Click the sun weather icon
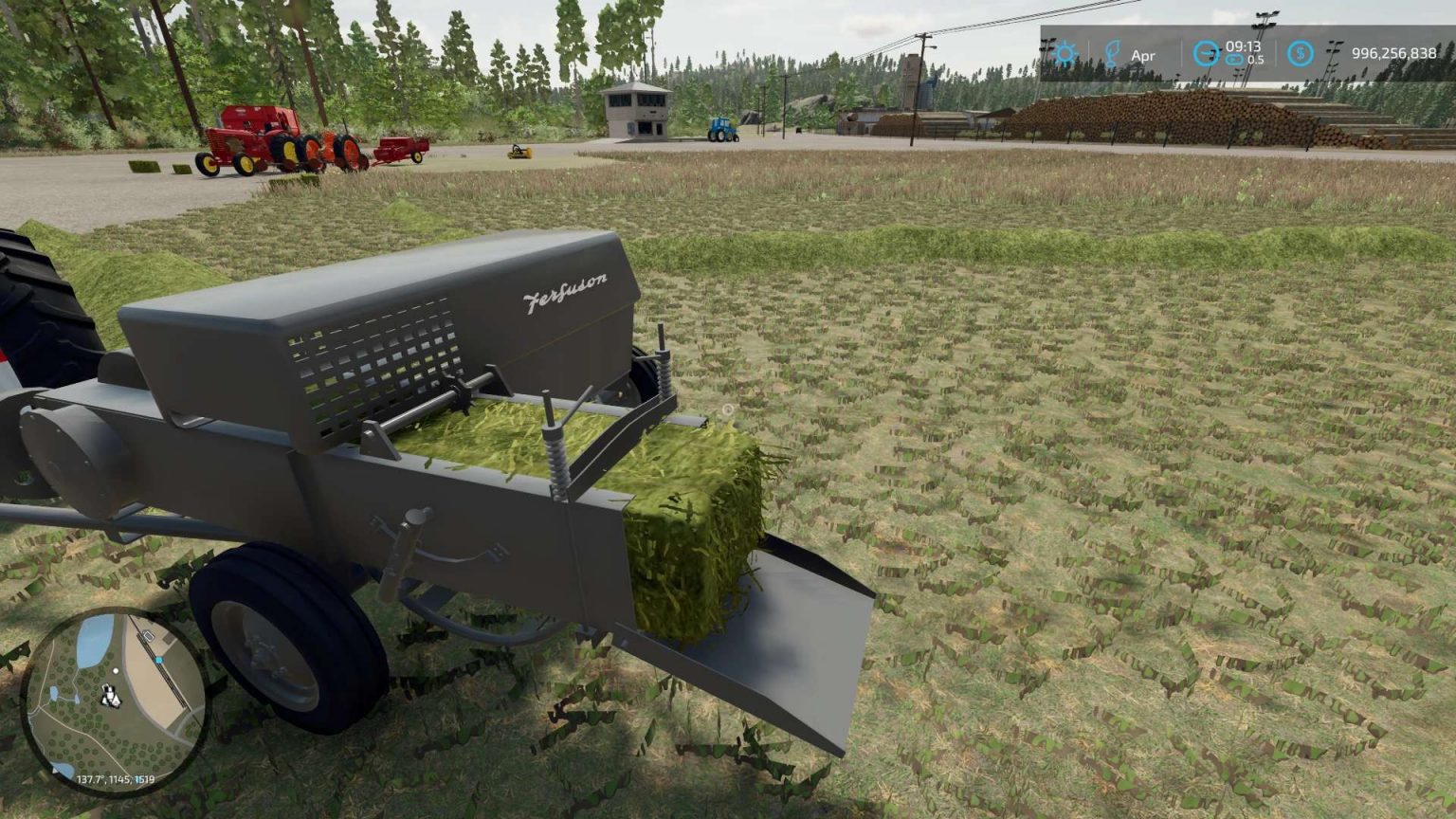The height and width of the screenshot is (819, 1456). (x=1065, y=53)
